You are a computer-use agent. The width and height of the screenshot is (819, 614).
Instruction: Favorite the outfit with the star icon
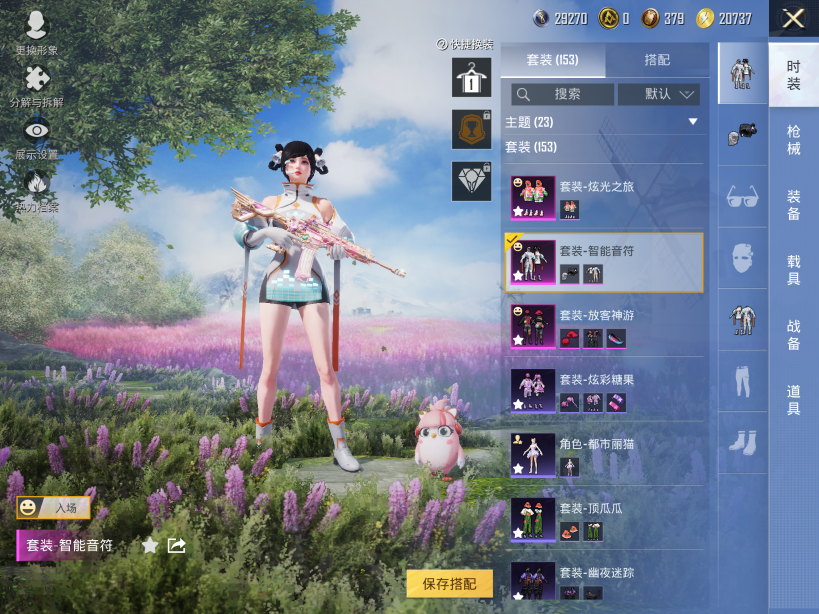pos(150,546)
